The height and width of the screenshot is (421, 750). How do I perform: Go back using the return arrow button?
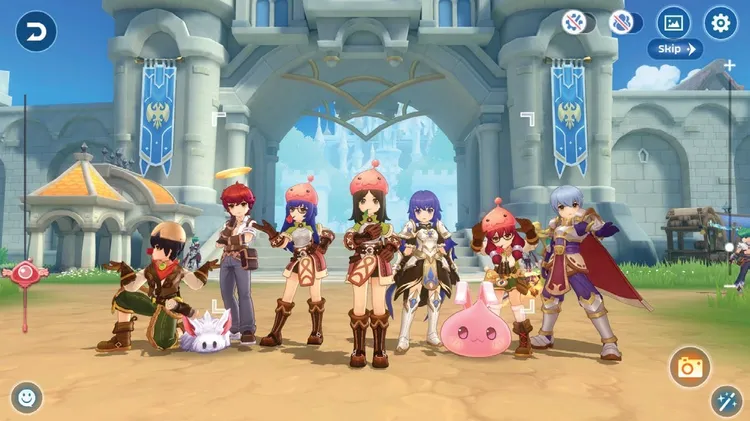(36, 30)
